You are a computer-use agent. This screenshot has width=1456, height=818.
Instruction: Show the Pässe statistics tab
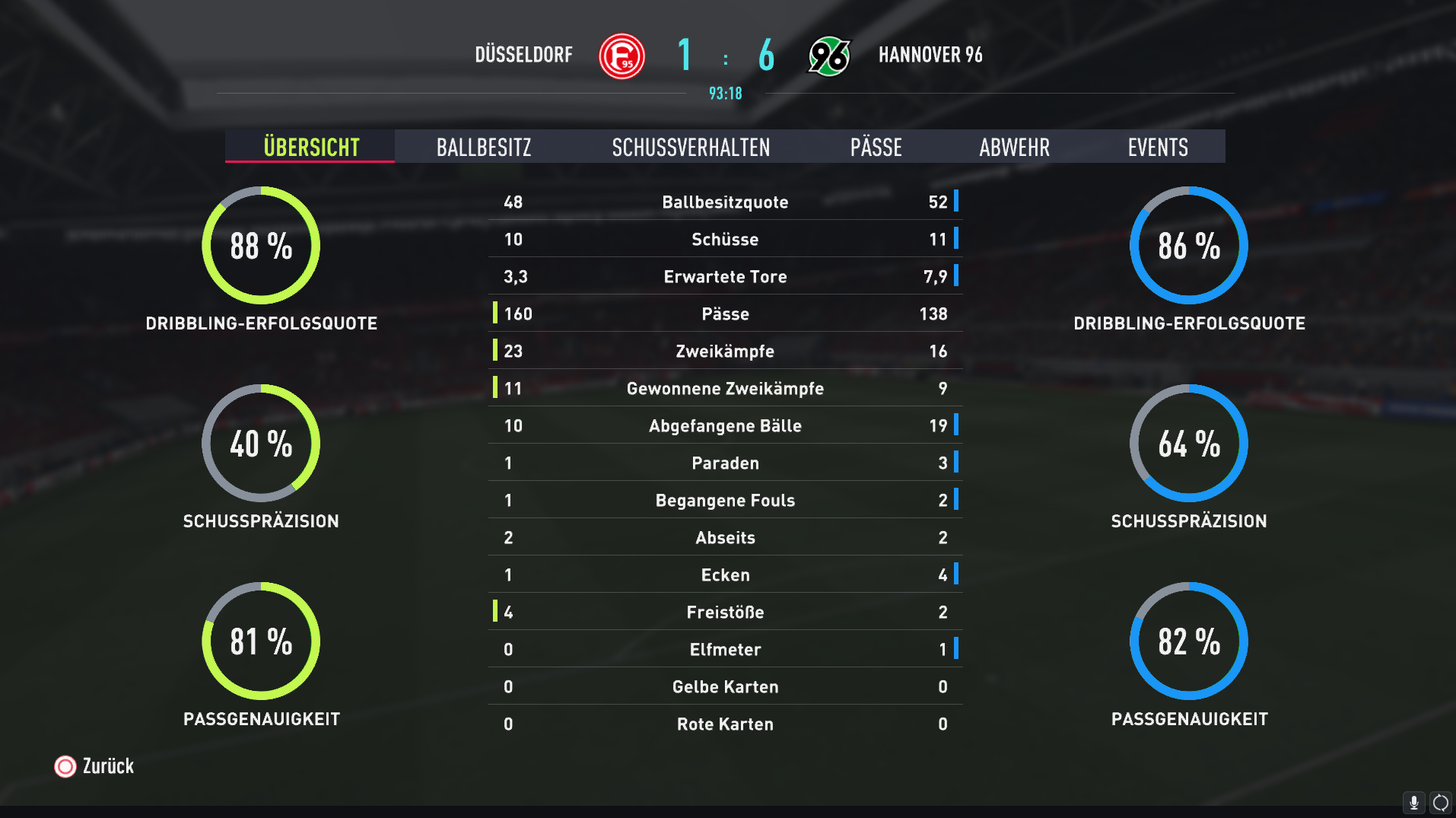coord(876,147)
